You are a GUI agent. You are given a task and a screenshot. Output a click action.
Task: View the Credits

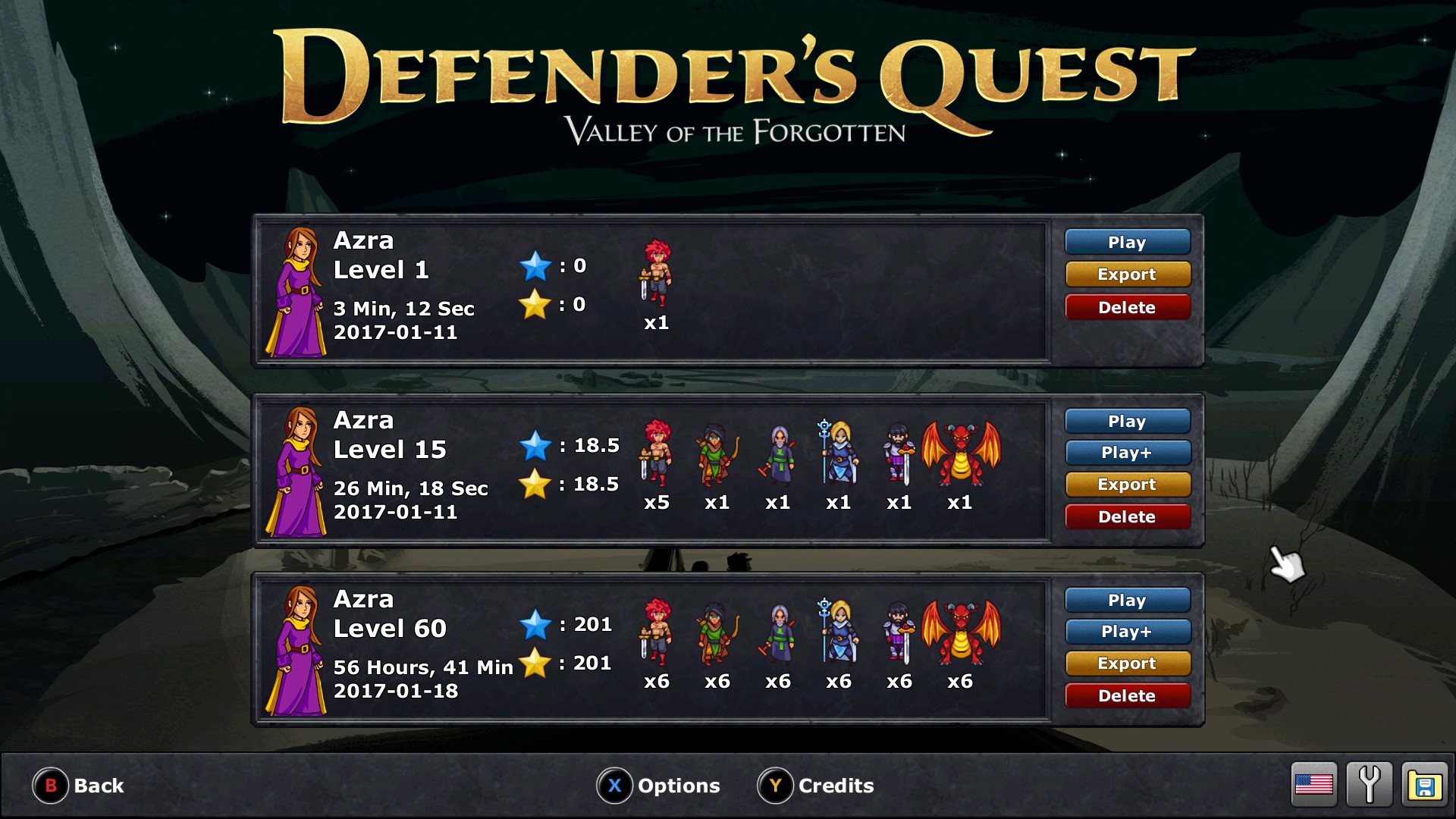(x=816, y=786)
